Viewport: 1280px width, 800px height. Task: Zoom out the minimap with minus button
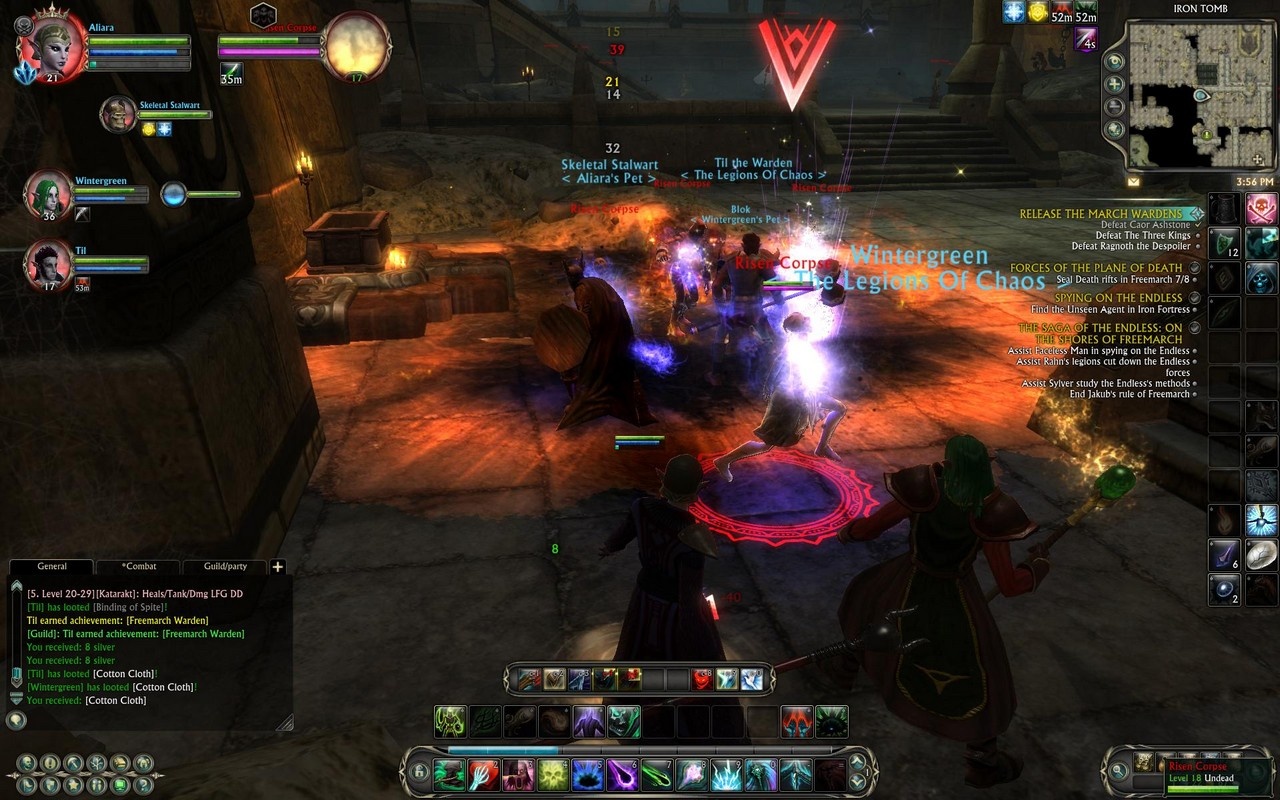click(x=1115, y=107)
